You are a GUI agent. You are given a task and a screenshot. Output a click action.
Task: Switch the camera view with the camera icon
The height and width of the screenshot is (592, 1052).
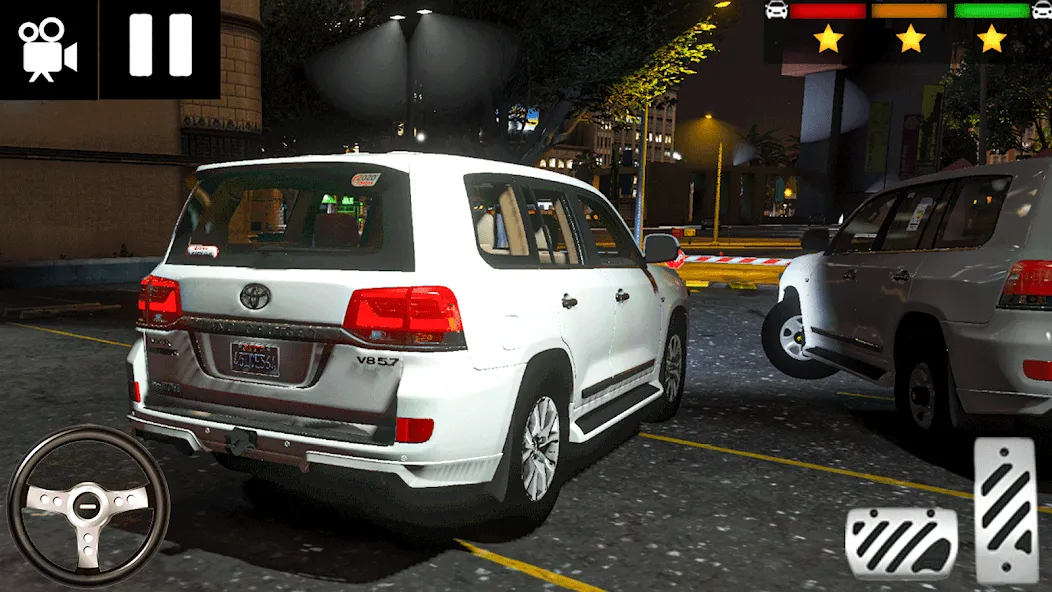[x=47, y=48]
